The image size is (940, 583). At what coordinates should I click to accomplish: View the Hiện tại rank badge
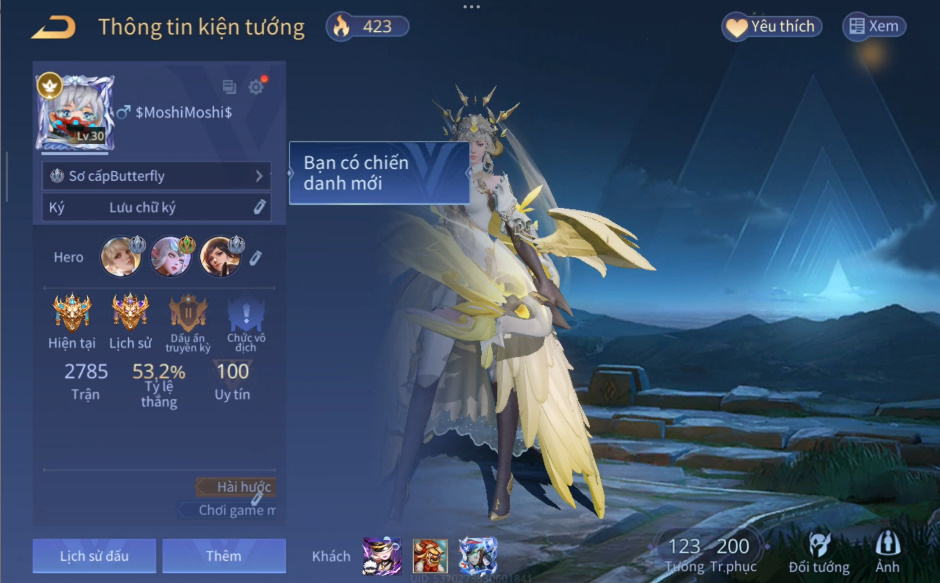72,312
